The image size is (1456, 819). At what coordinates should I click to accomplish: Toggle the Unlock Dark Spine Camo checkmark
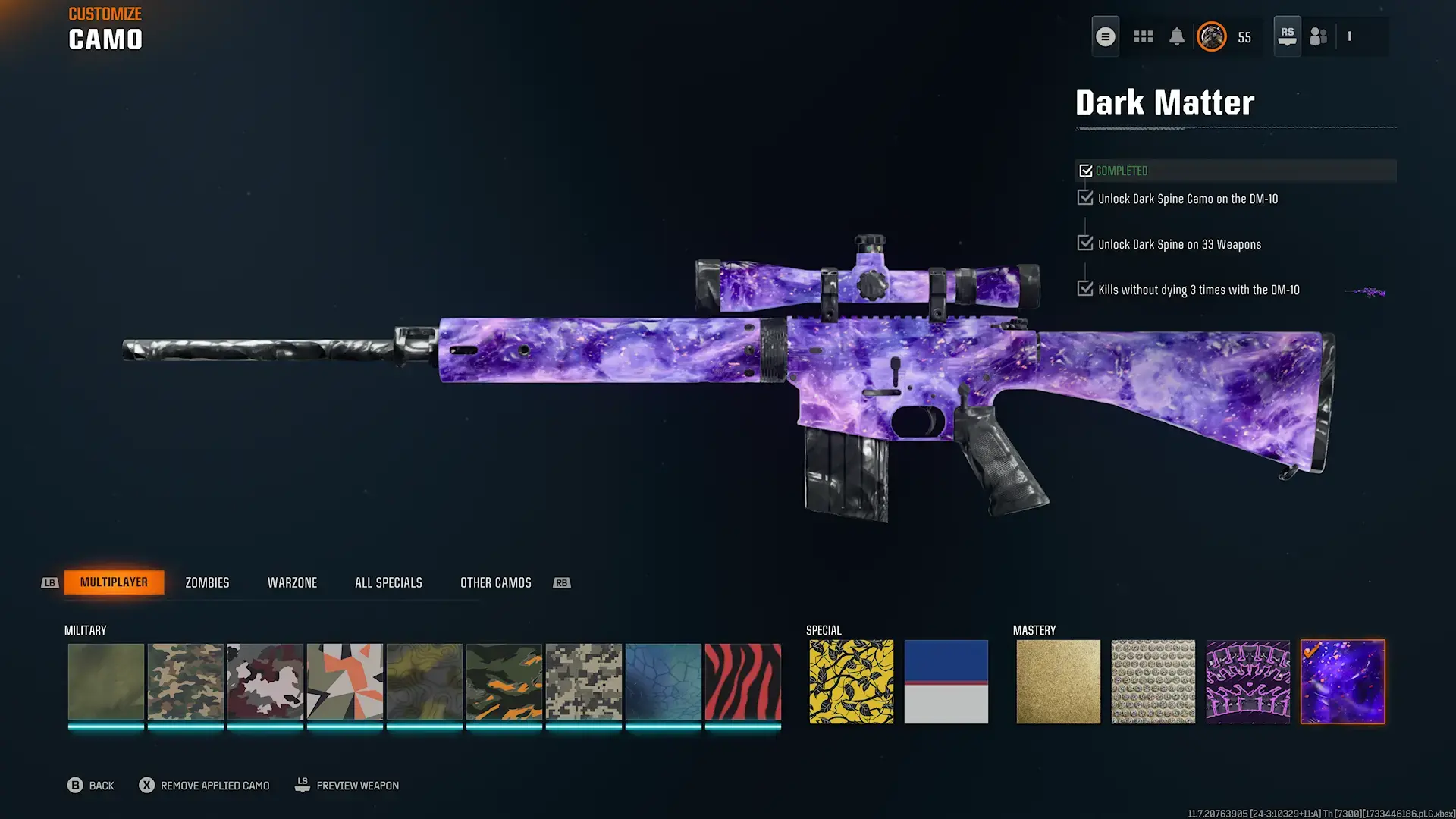pyautogui.click(x=1084, y=197)
